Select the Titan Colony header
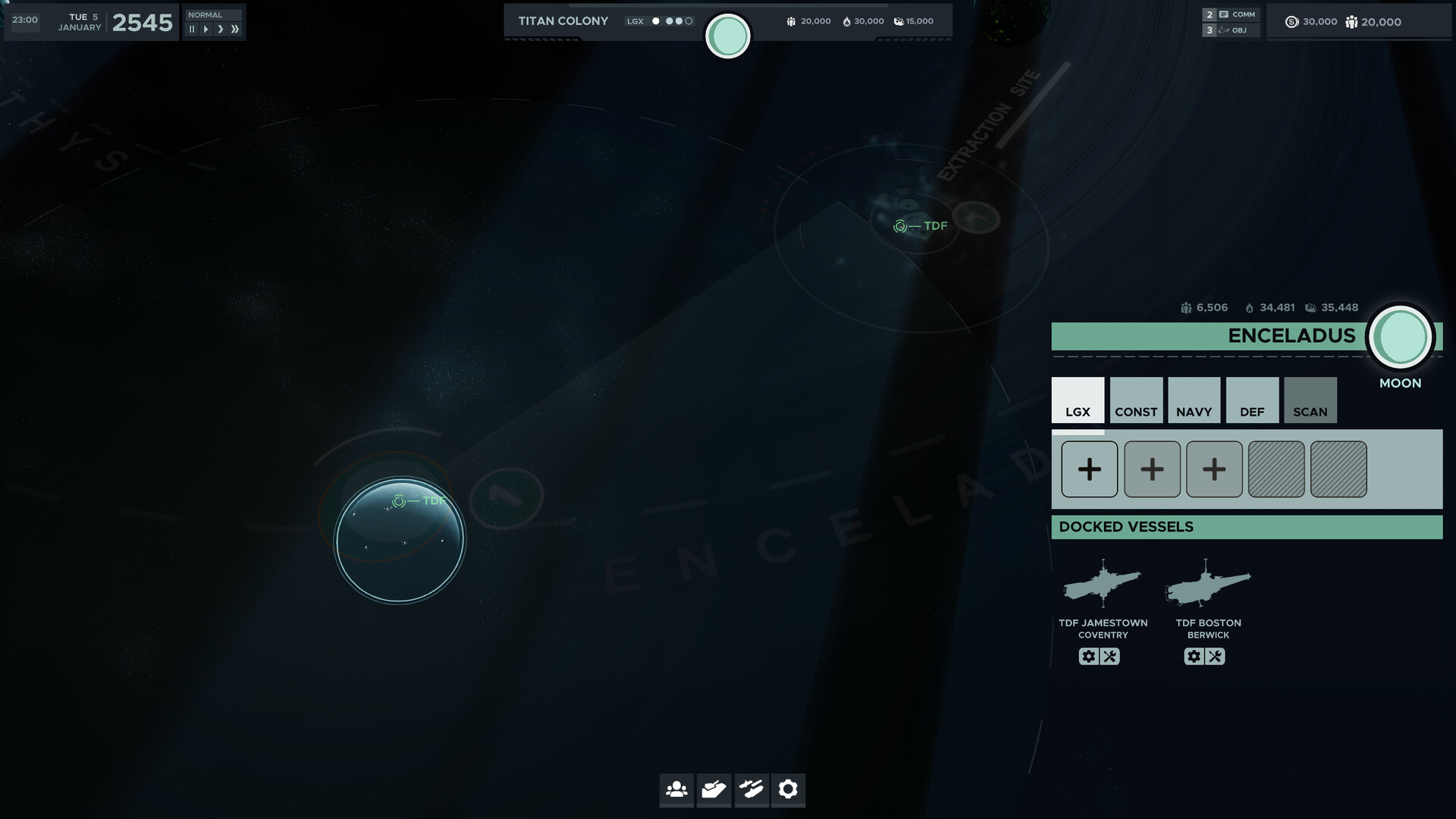1456x819 pixels. tap(562, 20)
